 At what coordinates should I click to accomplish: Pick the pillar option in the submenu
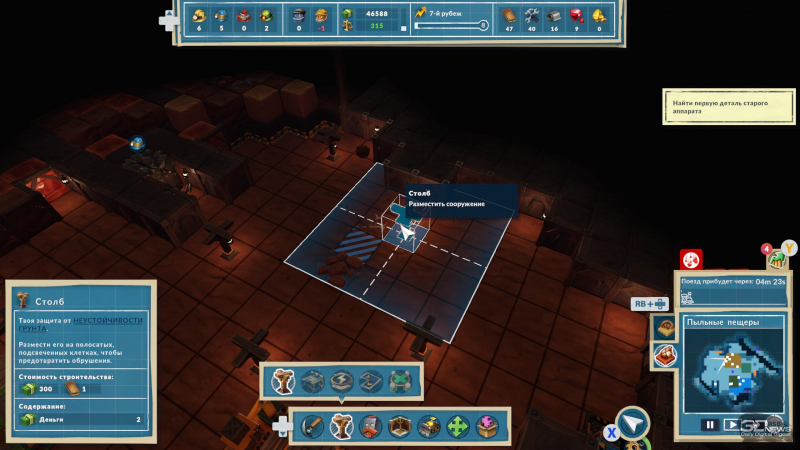point(283,381)
